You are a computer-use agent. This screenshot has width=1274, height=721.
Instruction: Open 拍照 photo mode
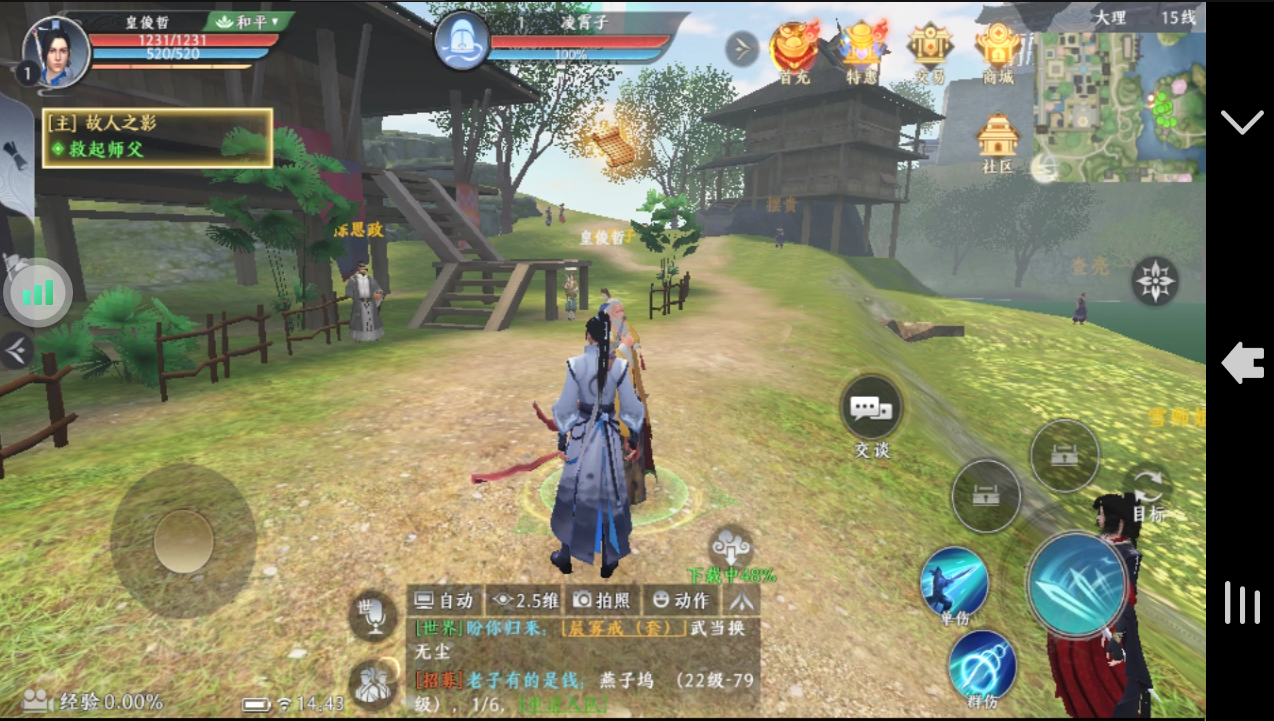click(x=601, y=600)
